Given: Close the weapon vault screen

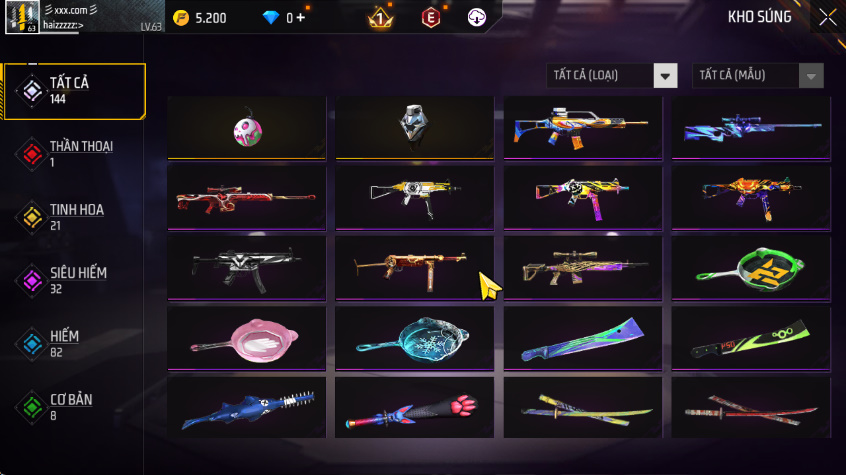Looking at the screenshot, I should point(828,17).
